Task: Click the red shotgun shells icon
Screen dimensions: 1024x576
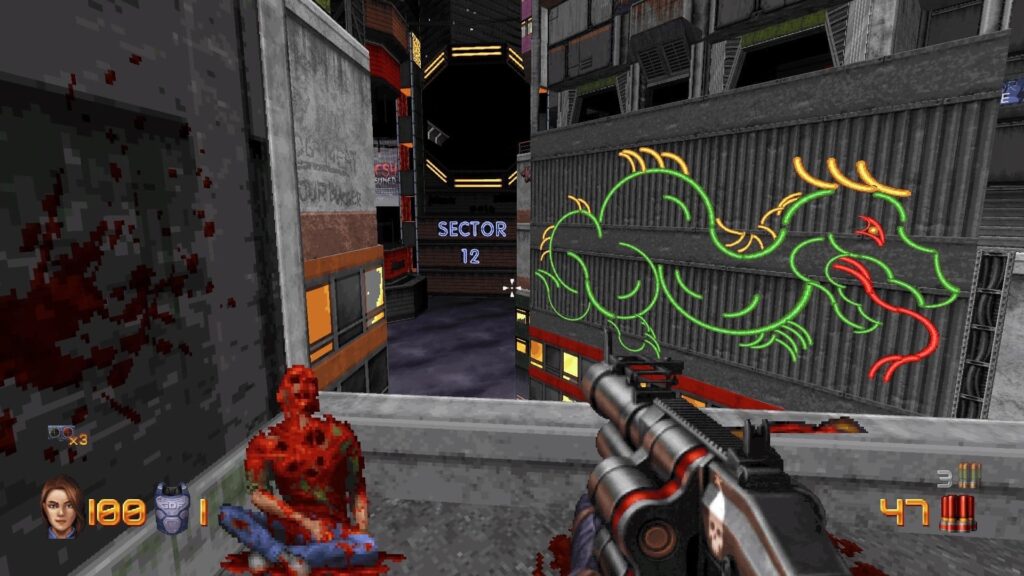Action: tap(957, 513)
